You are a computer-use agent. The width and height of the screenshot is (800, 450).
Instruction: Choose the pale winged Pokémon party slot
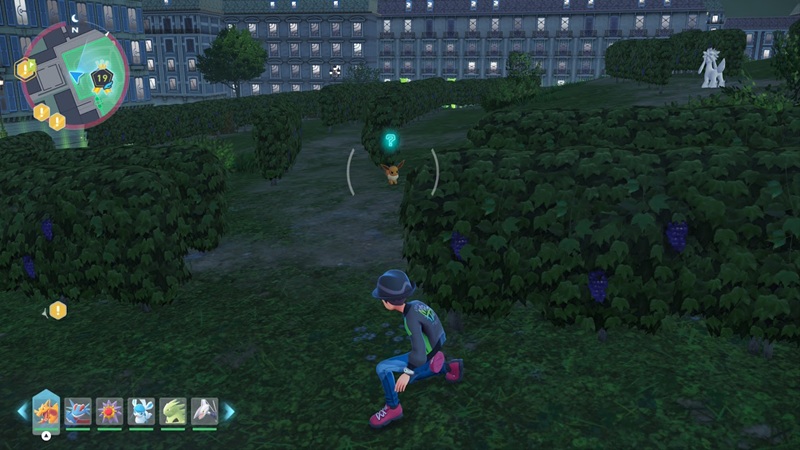pos(204,411)
